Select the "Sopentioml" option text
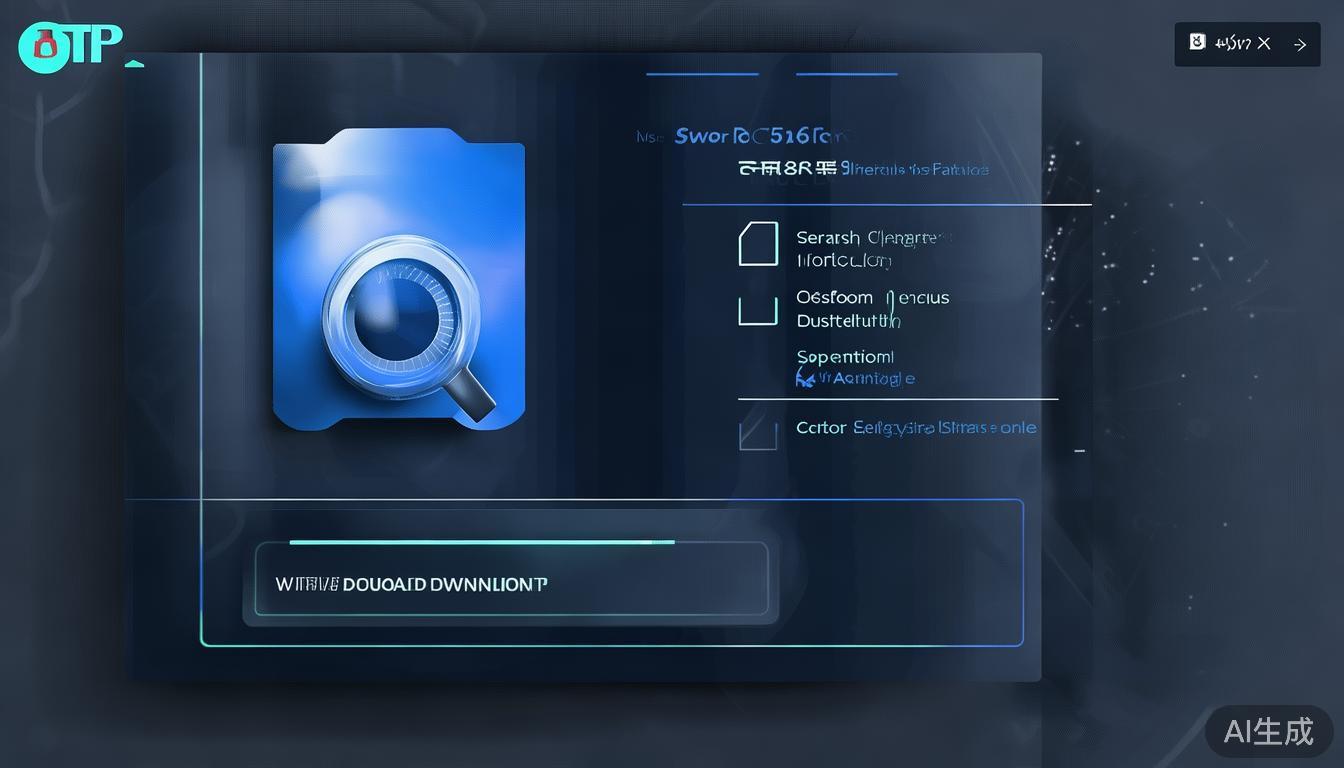 pyautogui.click(x=845, y=357)
